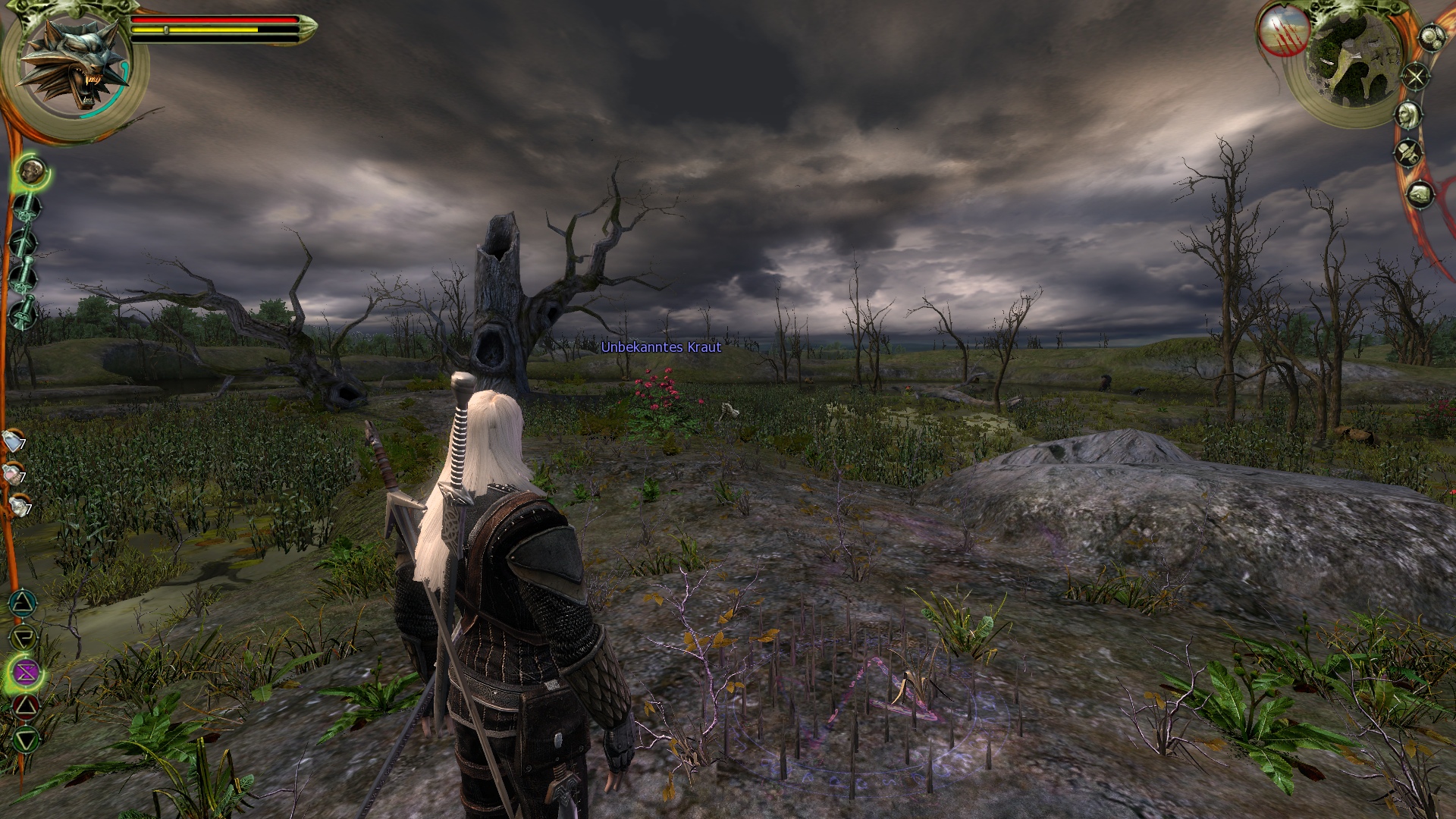
Task: Open the character panel with Geralt's face icon
Action: point(1408,115)
